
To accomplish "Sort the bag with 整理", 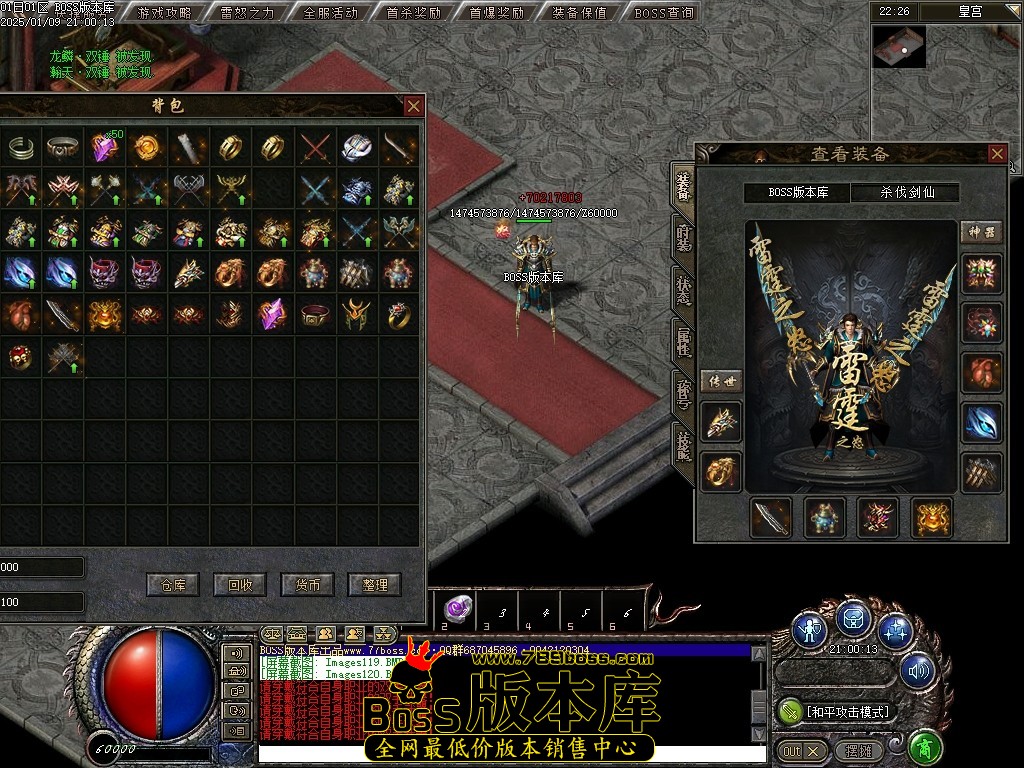I will tap(374, 585).
